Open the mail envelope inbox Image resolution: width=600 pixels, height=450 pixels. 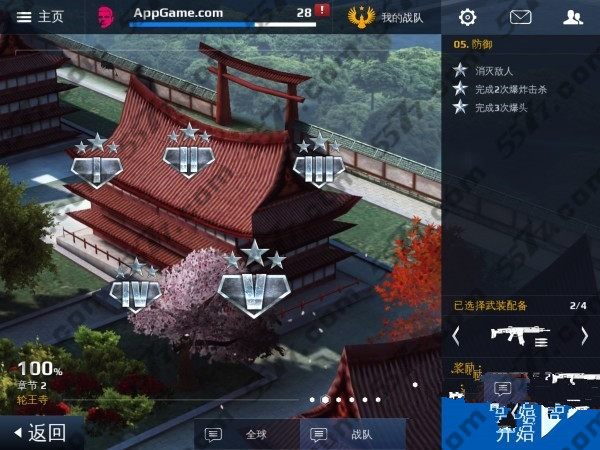point(520,16)
